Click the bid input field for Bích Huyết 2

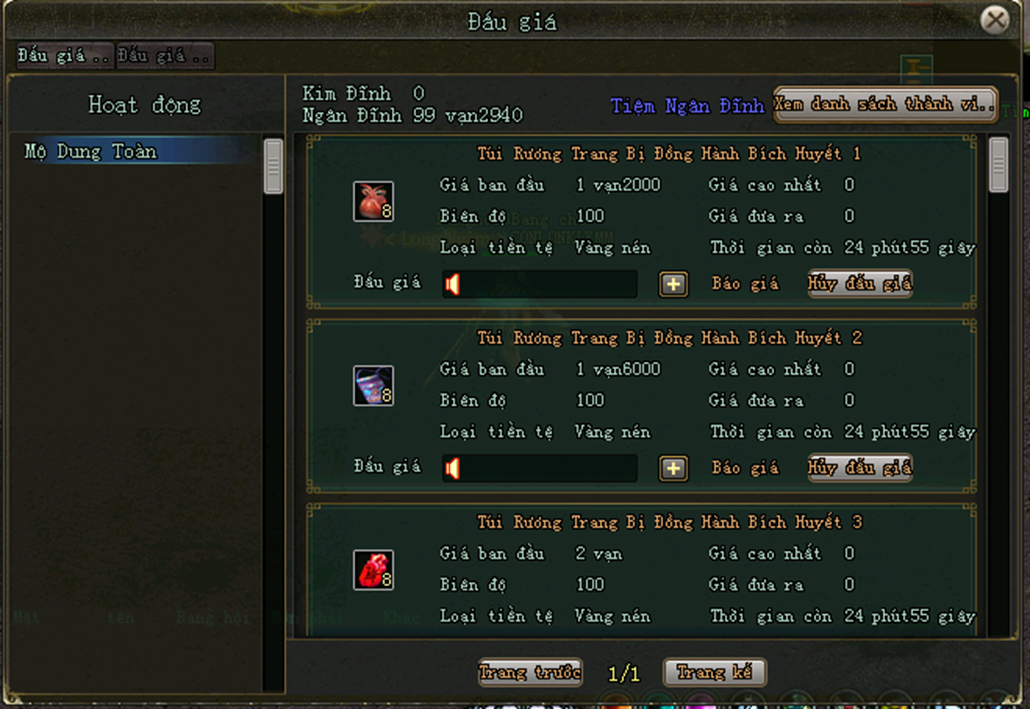(x=540, y=468)
